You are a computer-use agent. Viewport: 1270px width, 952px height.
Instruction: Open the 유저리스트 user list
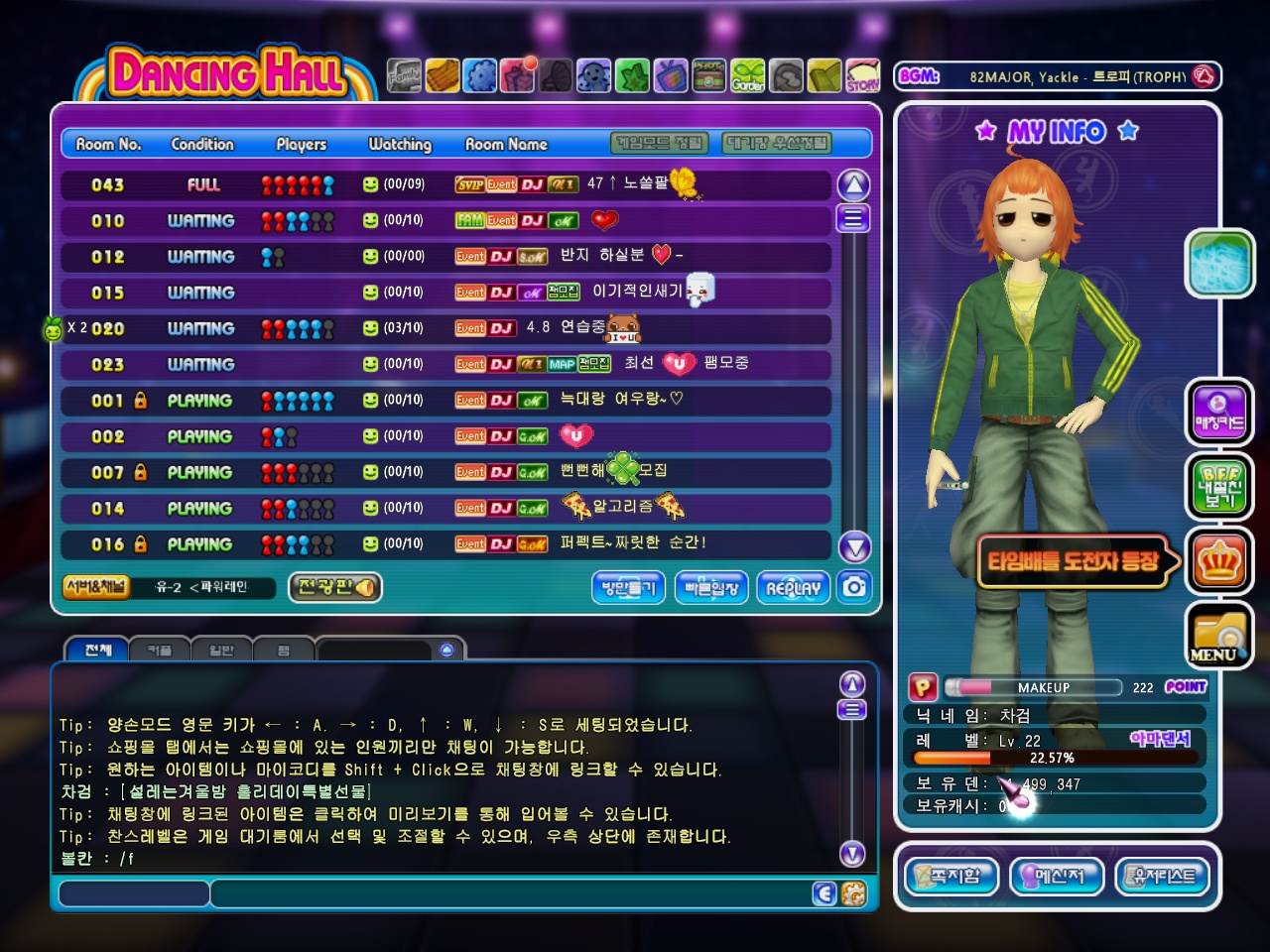point(1163,877)
